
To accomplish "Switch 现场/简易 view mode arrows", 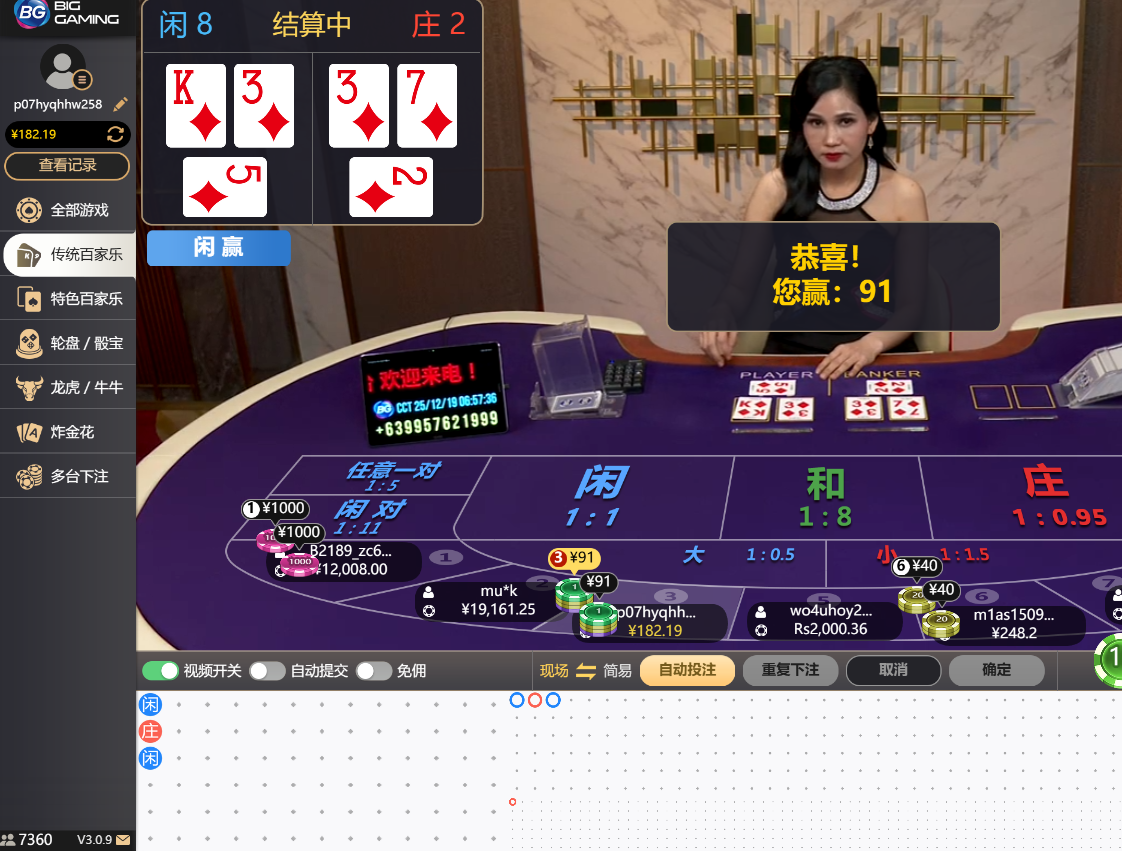I will click(586, 670).
